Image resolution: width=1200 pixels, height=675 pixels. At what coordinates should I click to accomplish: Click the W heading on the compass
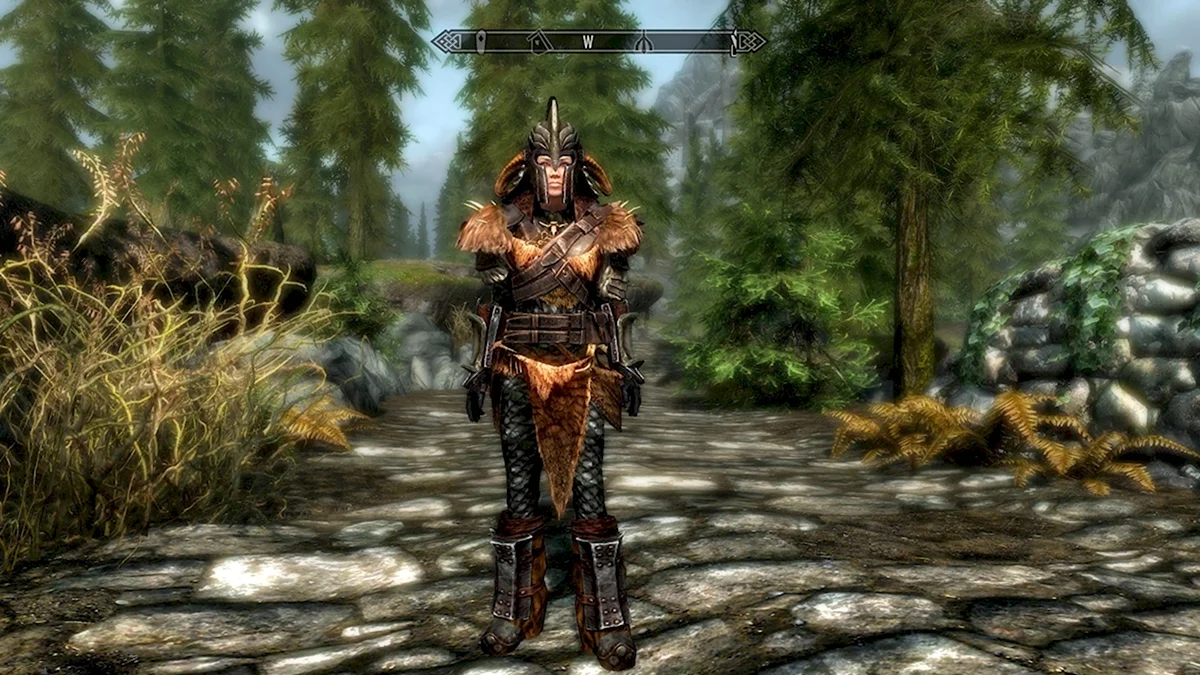[x=589, y=42]
